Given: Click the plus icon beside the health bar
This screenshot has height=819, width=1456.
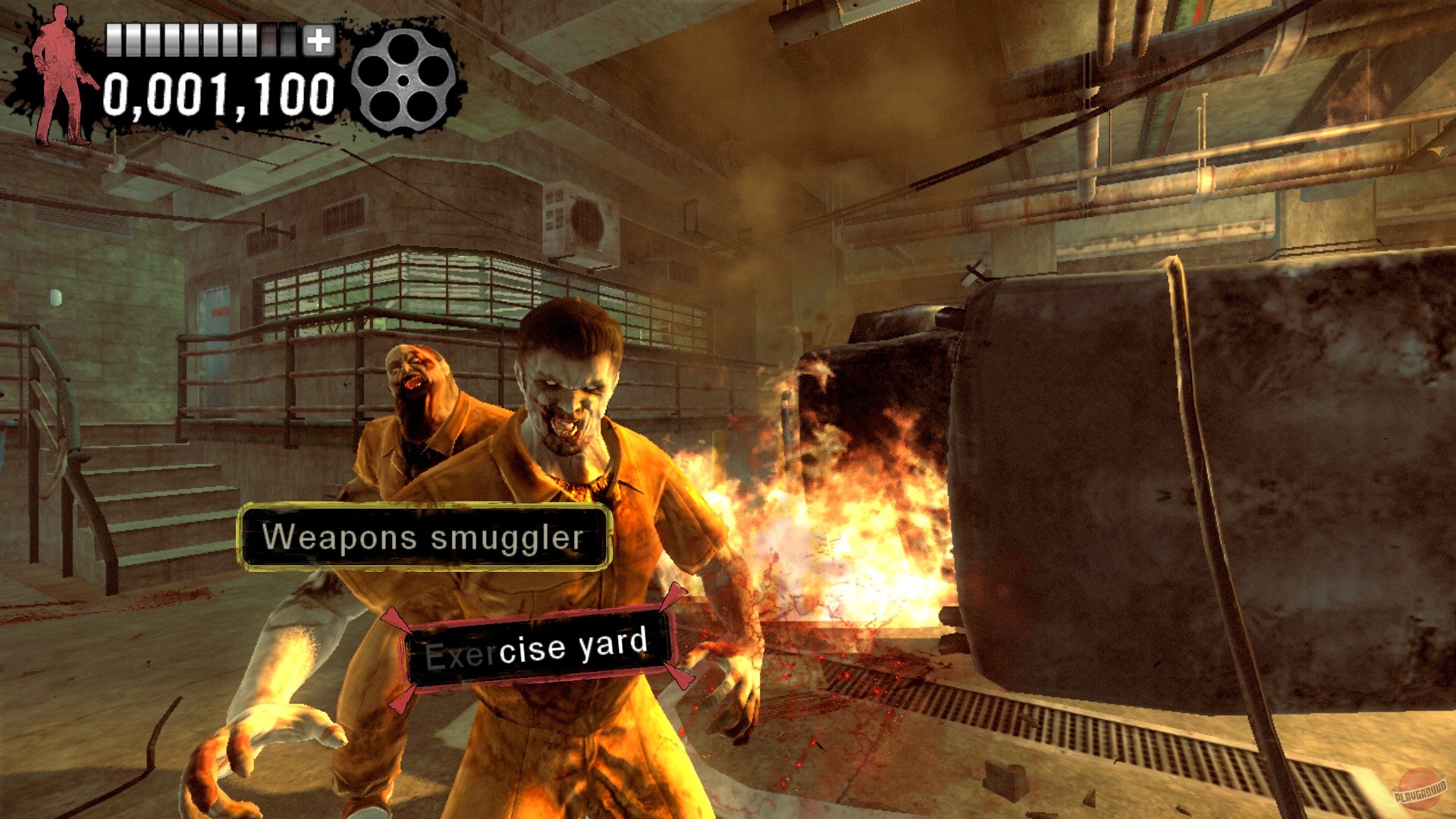Looking at the screenshot, I should click(x=318, y=40).
